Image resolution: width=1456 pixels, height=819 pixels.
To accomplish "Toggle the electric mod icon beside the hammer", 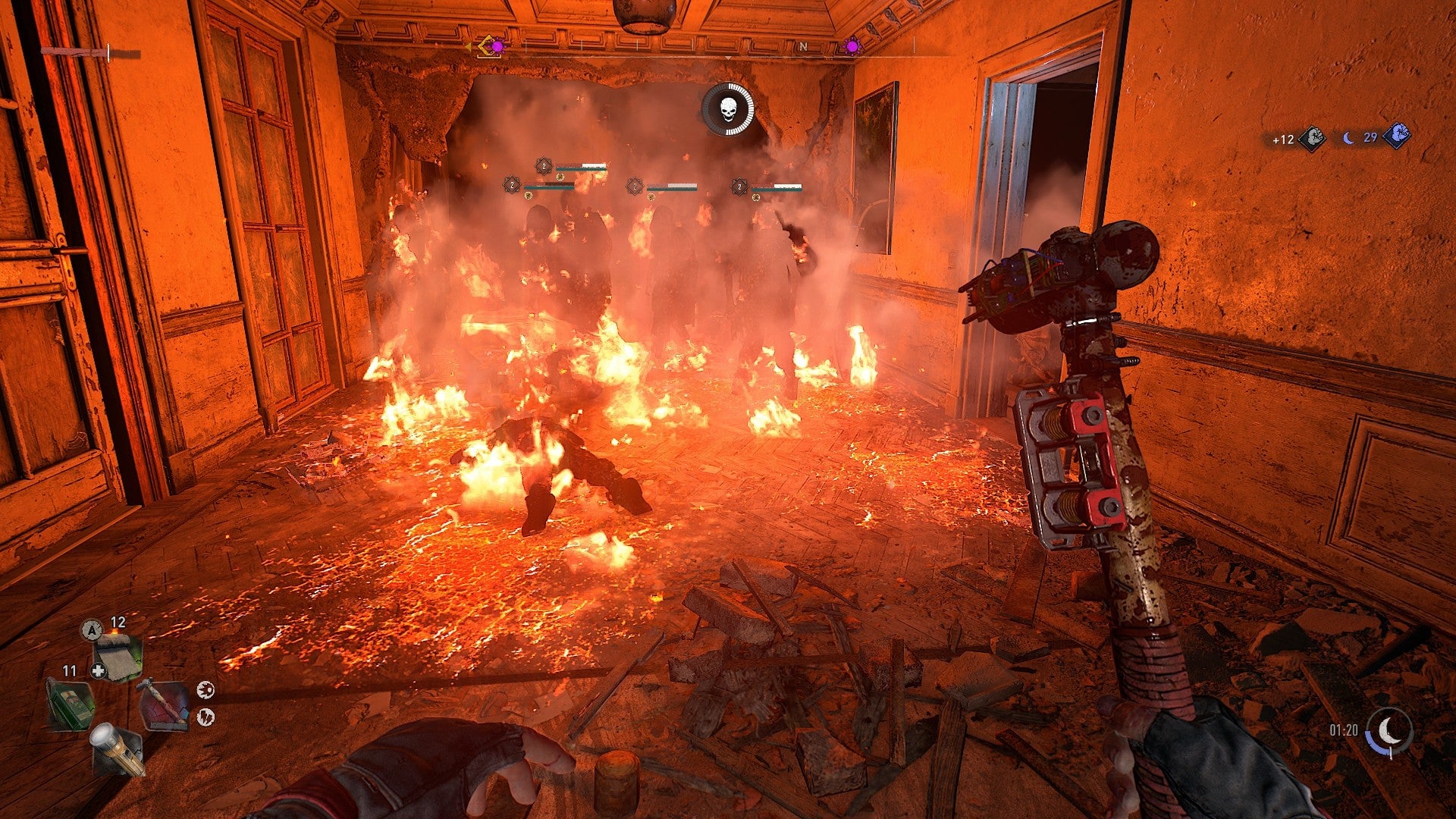I will 205,716.
